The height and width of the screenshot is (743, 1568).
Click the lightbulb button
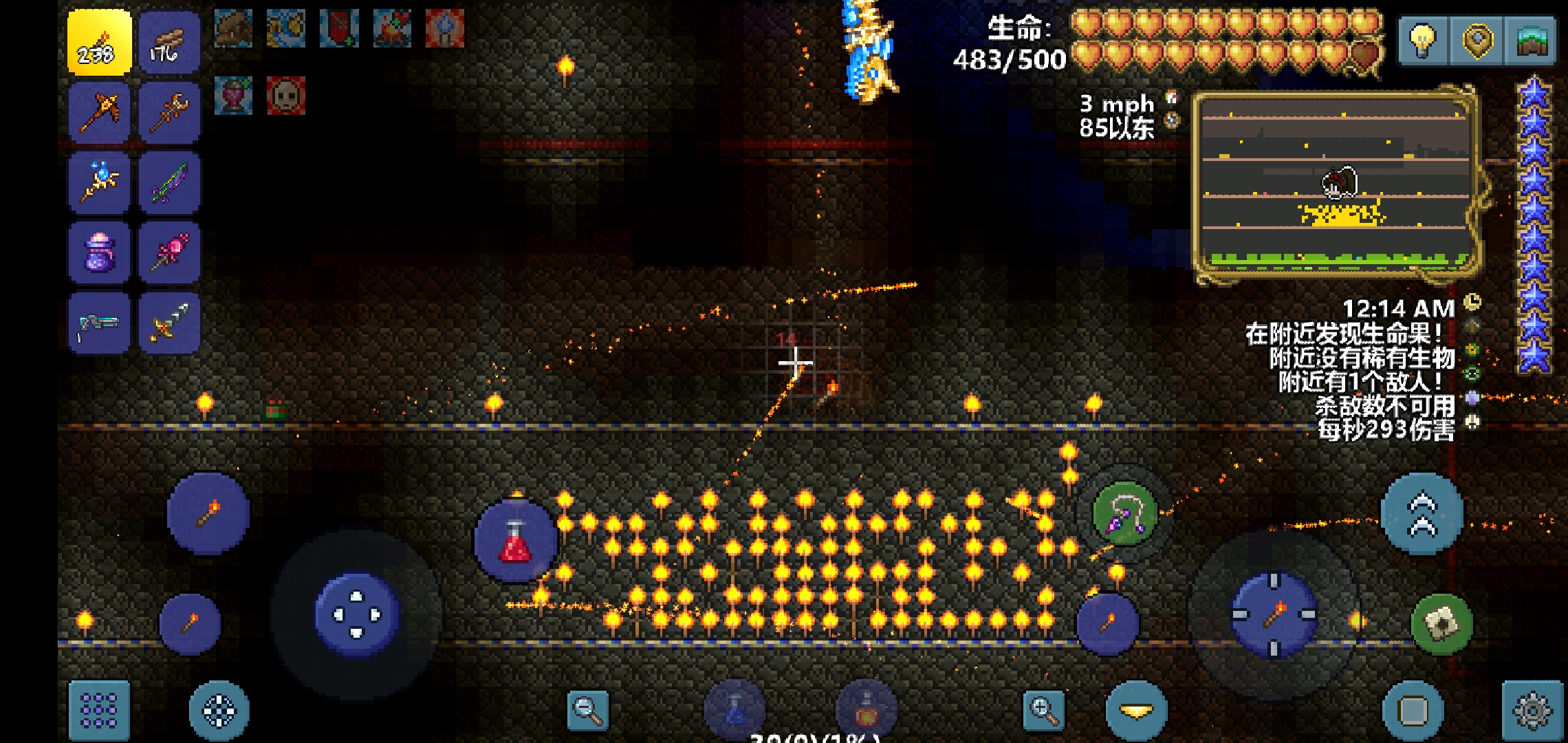[1423, 41]
